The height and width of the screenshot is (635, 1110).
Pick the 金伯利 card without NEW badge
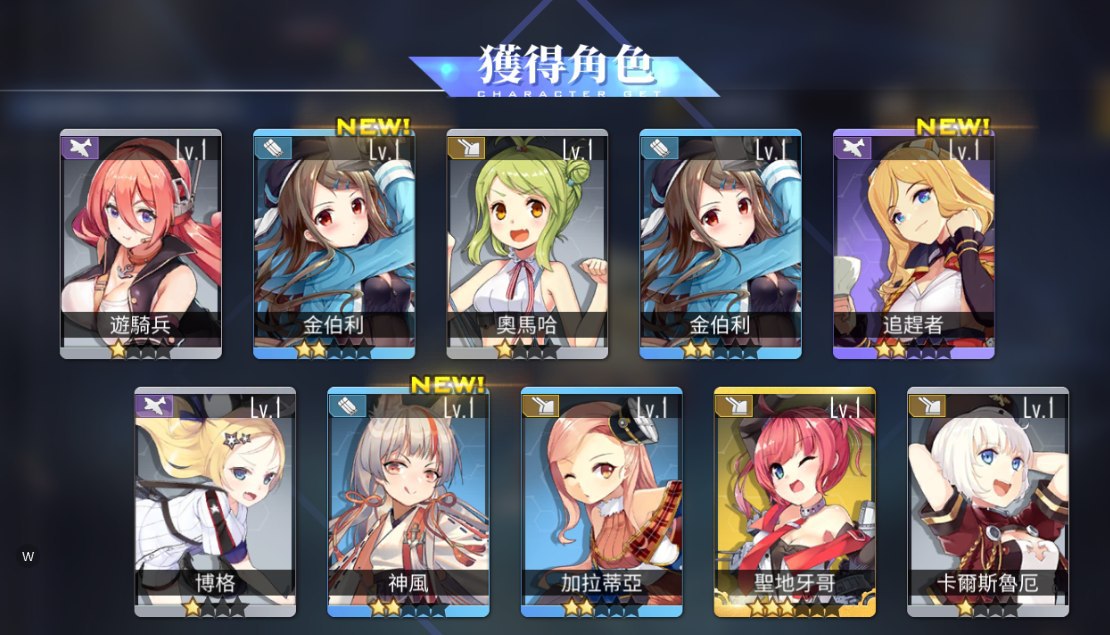pyautogui.click(x=720, y=243)
